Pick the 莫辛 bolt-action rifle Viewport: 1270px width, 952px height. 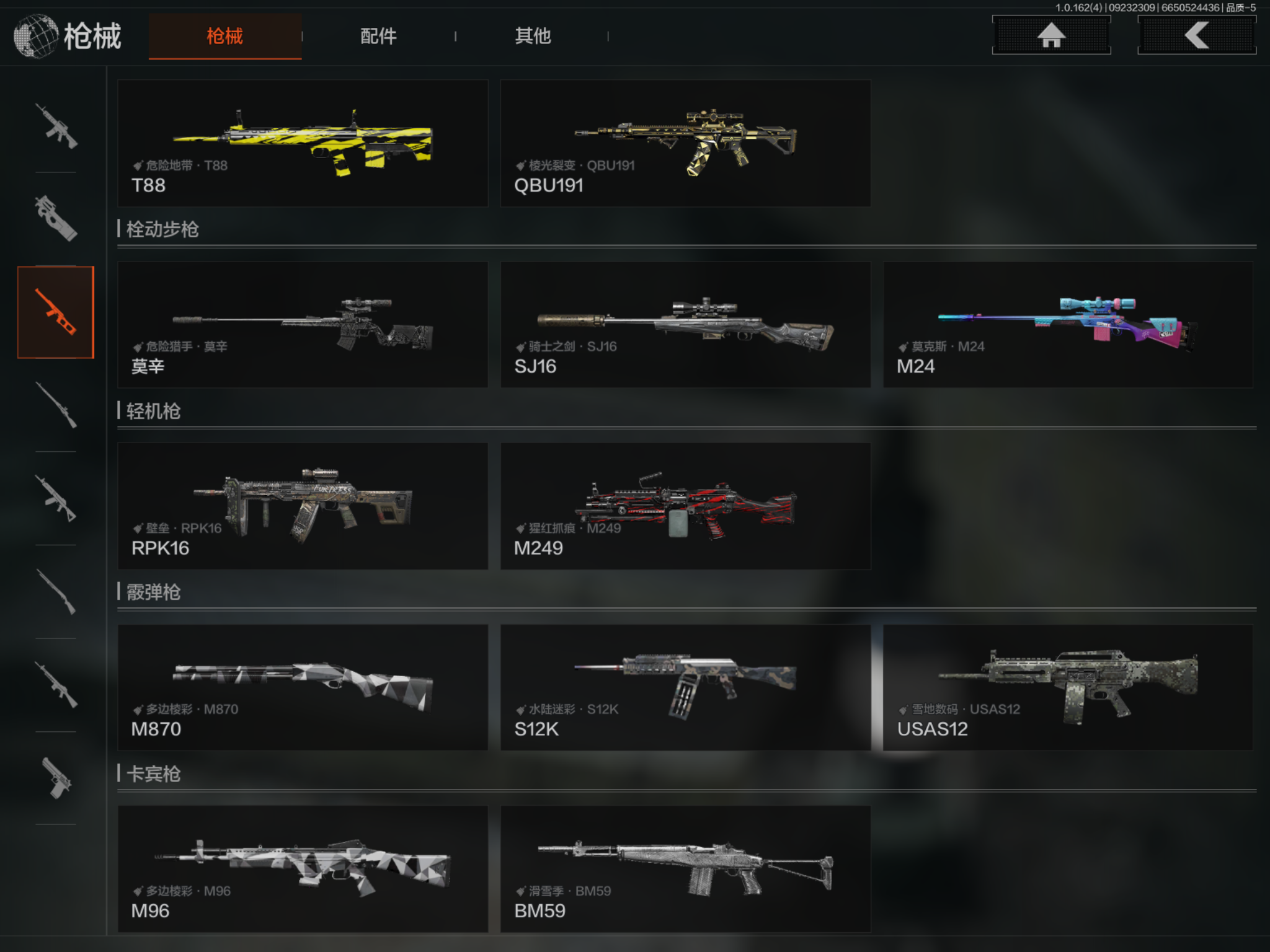303,325
